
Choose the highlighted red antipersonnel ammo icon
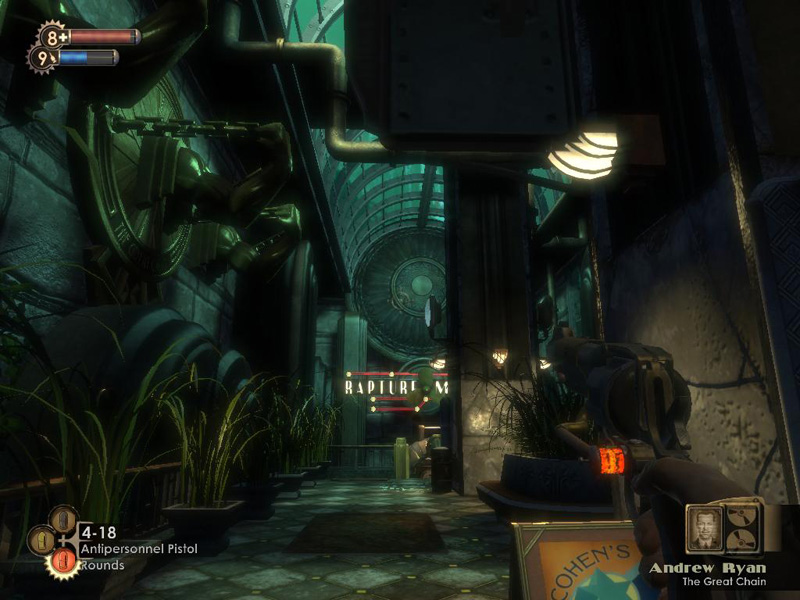click(61, 562)
